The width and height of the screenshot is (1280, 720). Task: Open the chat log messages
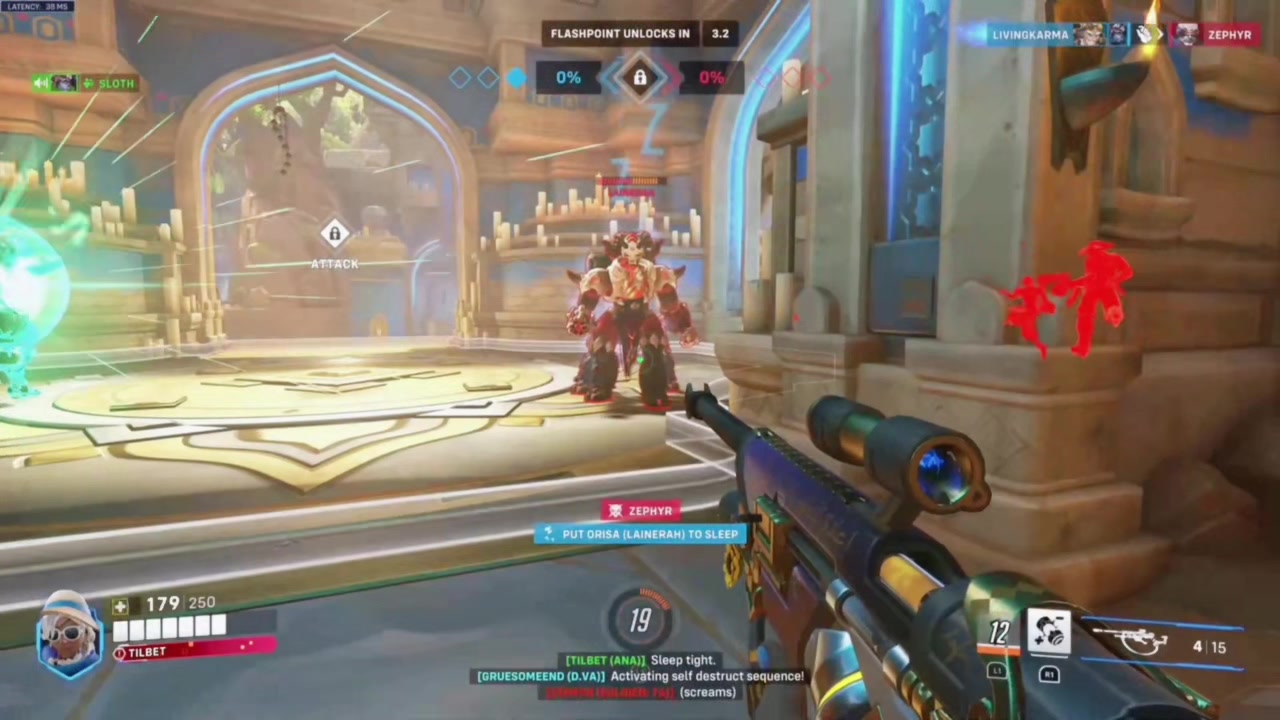click(640, 676)
